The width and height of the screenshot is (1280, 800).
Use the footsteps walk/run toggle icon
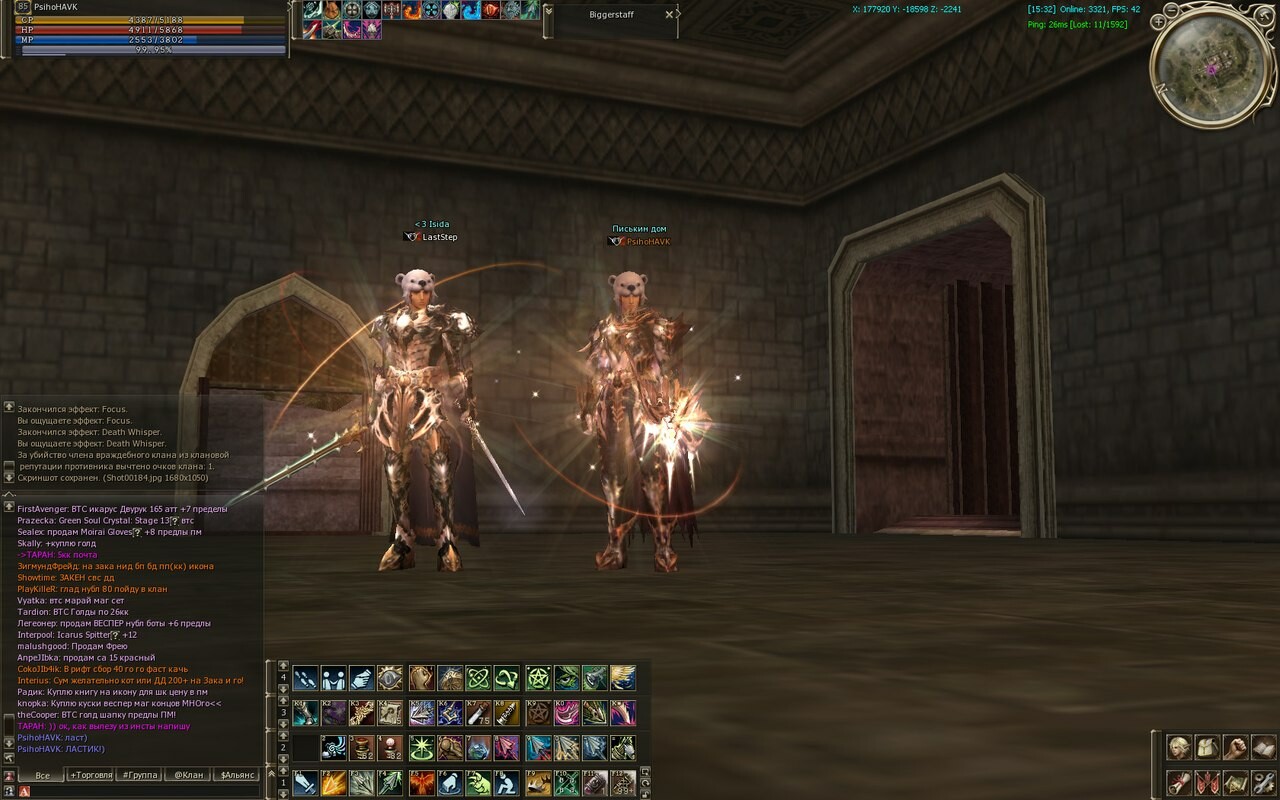click(305, 678)
